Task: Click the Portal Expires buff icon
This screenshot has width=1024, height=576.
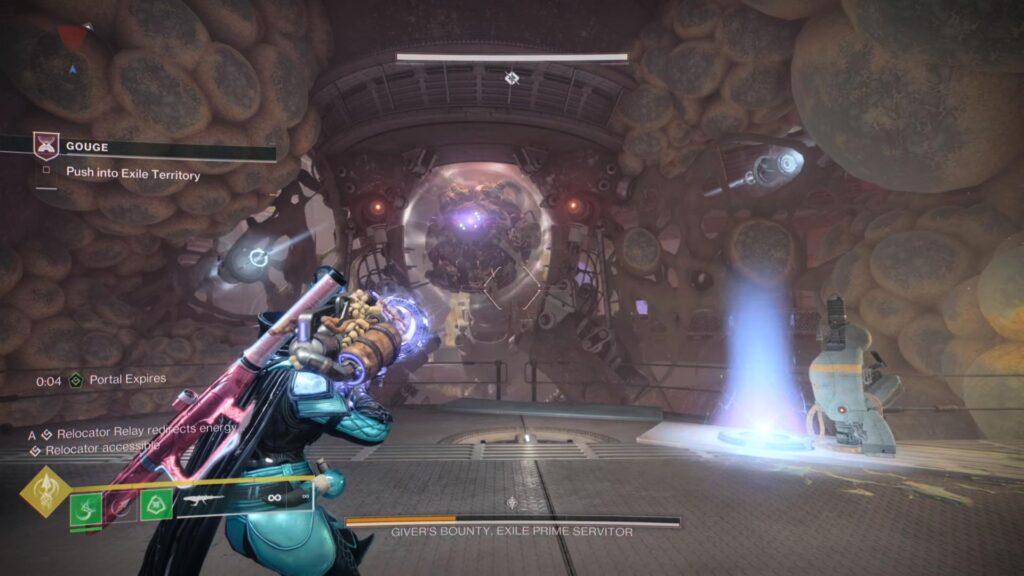Action: click(75, 380)
